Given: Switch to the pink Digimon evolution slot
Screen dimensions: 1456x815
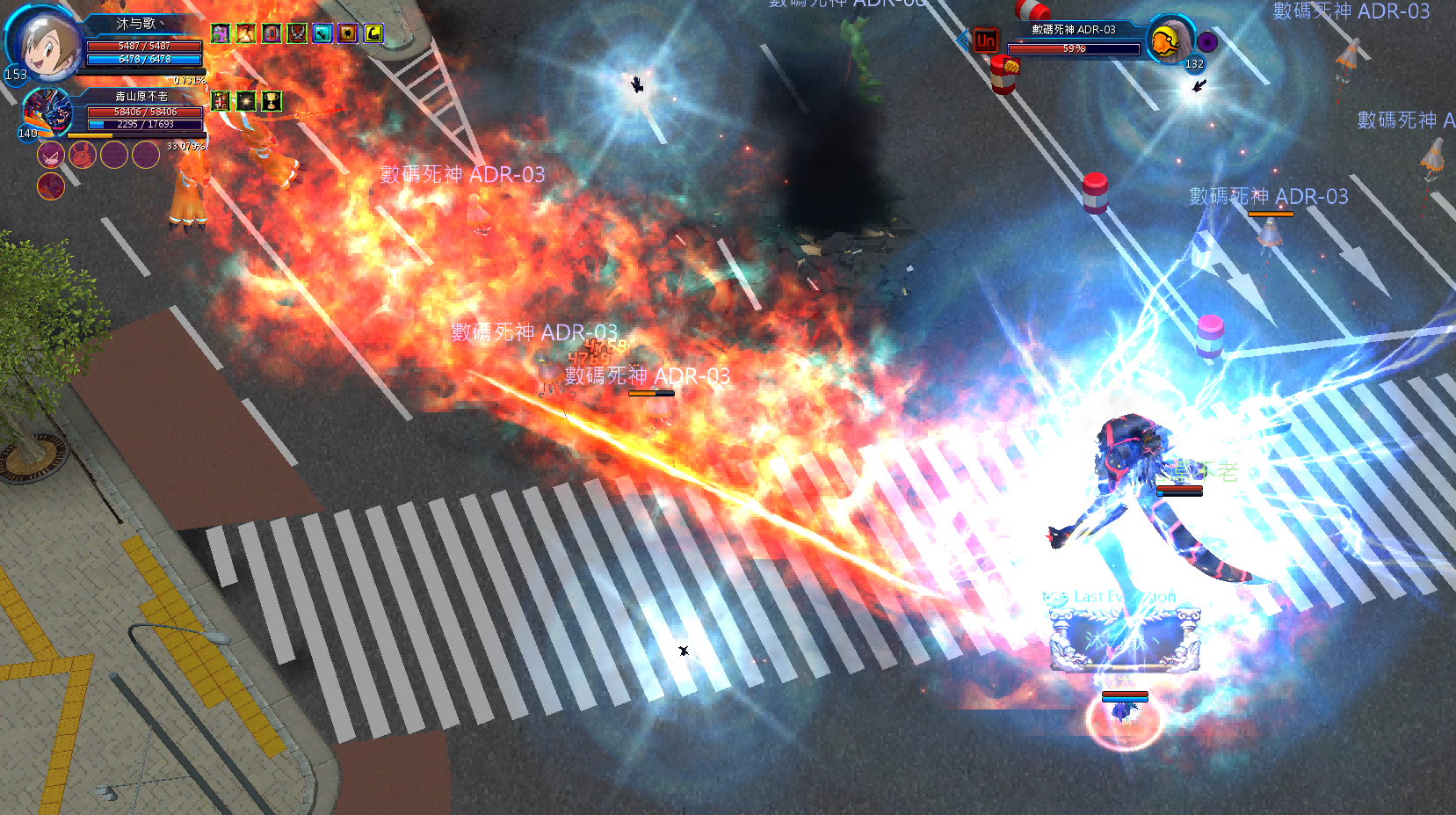Looking at the screenshot, I should 50,155.
